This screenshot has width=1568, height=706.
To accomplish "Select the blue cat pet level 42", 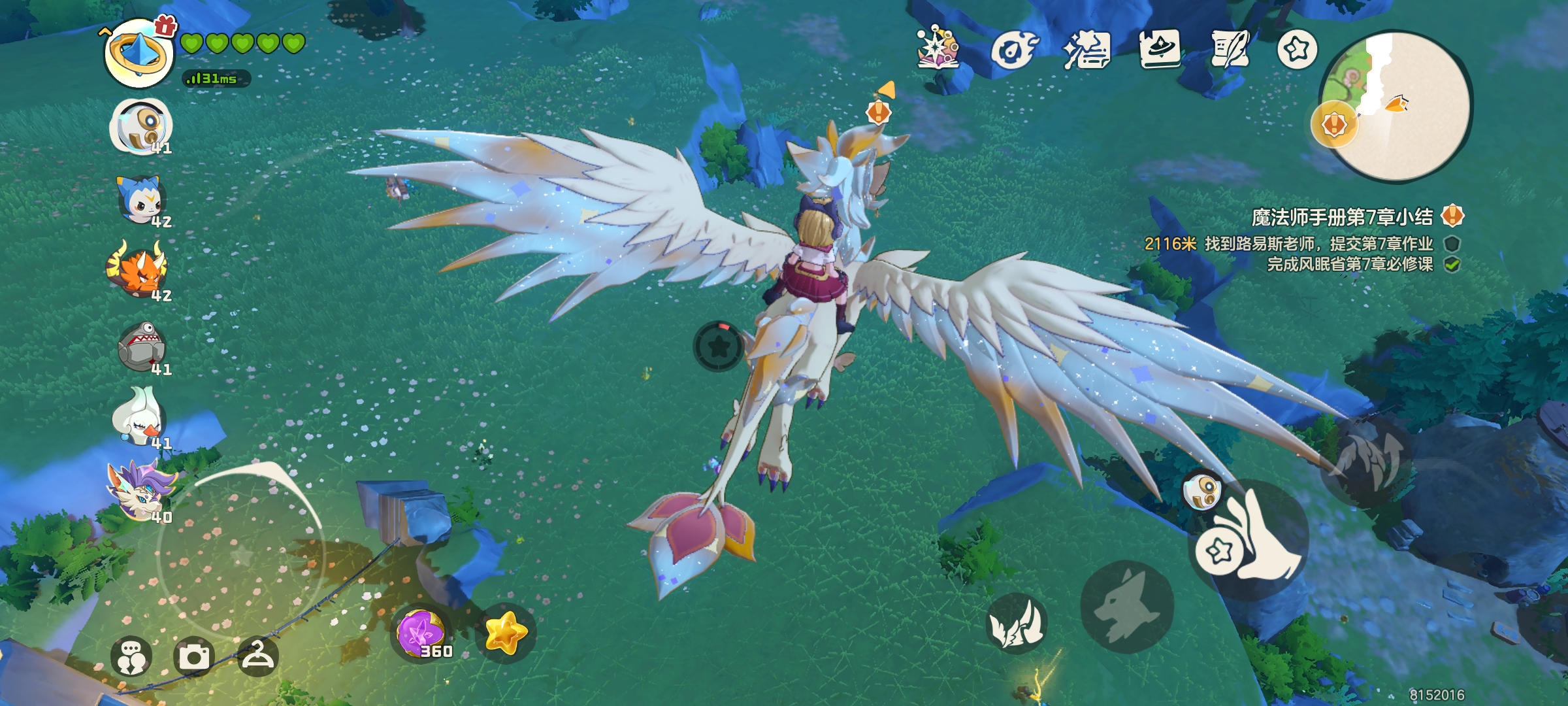I will (x=140, y=200).
